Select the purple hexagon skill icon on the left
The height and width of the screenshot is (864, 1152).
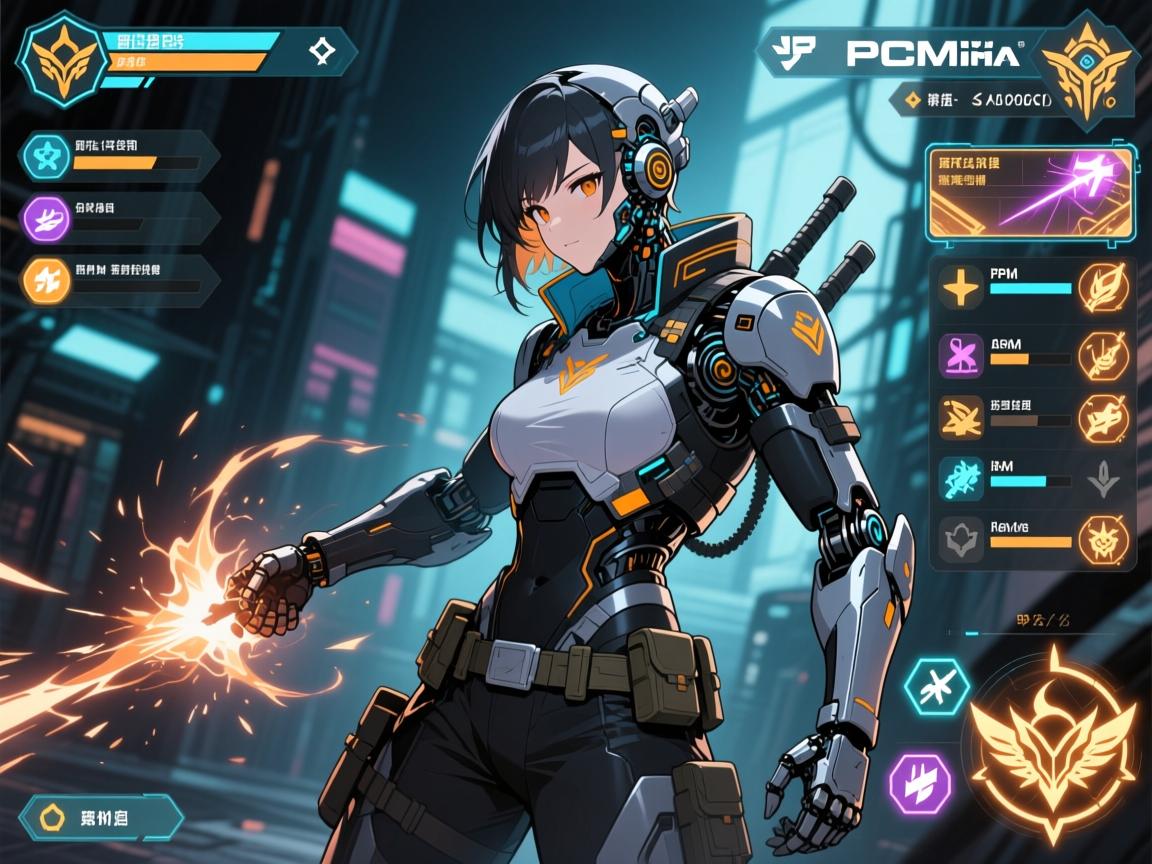click(45, 217)
